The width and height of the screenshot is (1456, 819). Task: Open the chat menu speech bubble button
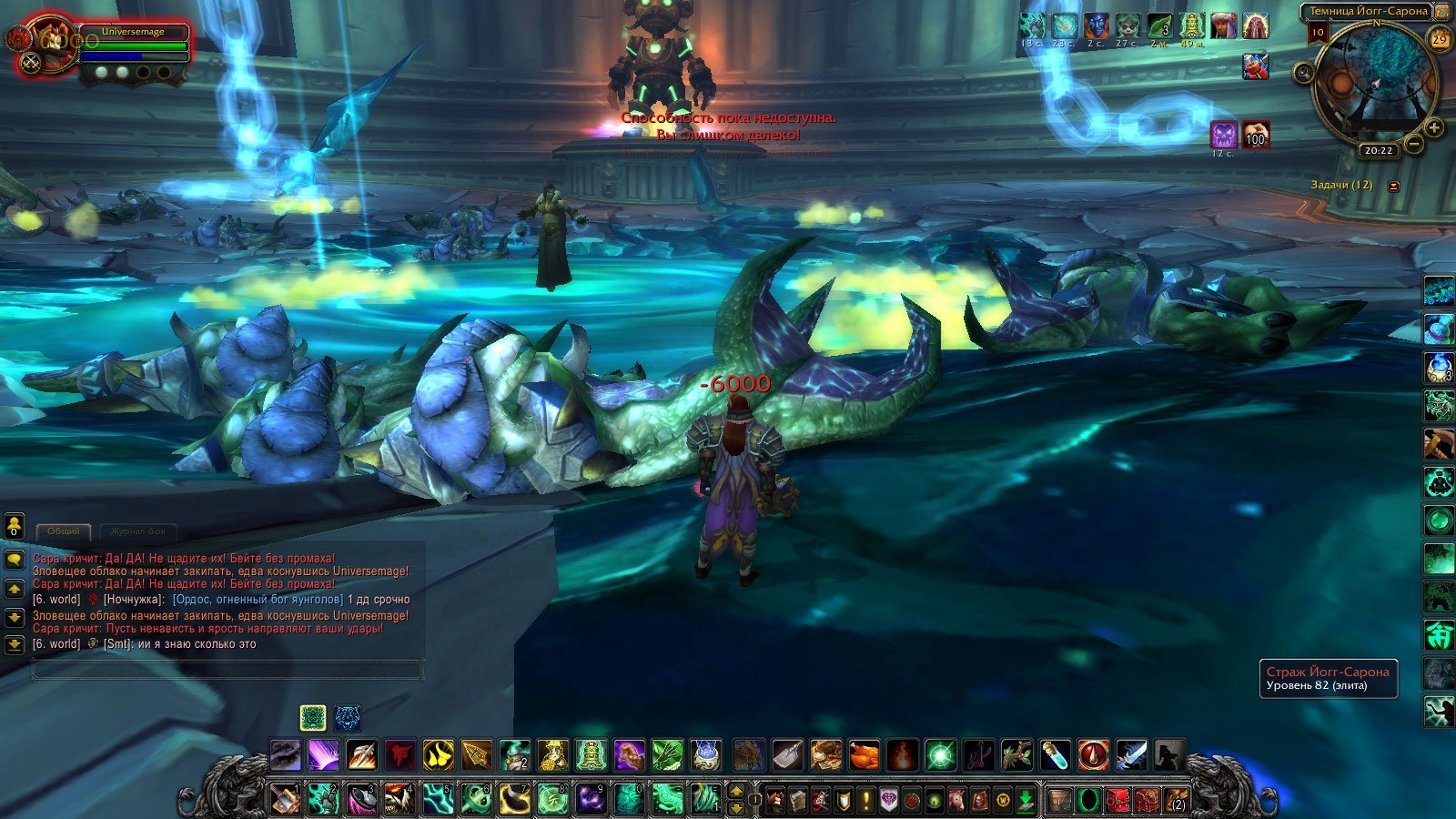pyautogui.click(x=15, y=561)
